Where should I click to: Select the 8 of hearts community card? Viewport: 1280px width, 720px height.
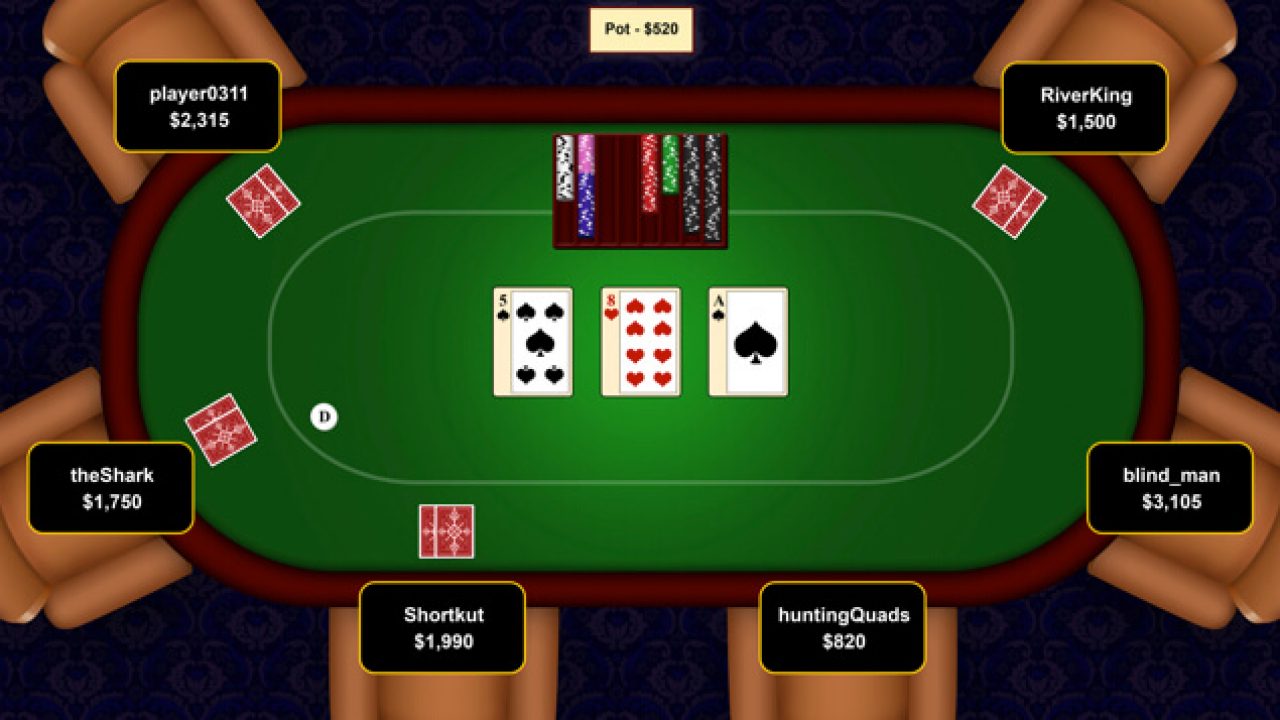[x=640, y=340]
